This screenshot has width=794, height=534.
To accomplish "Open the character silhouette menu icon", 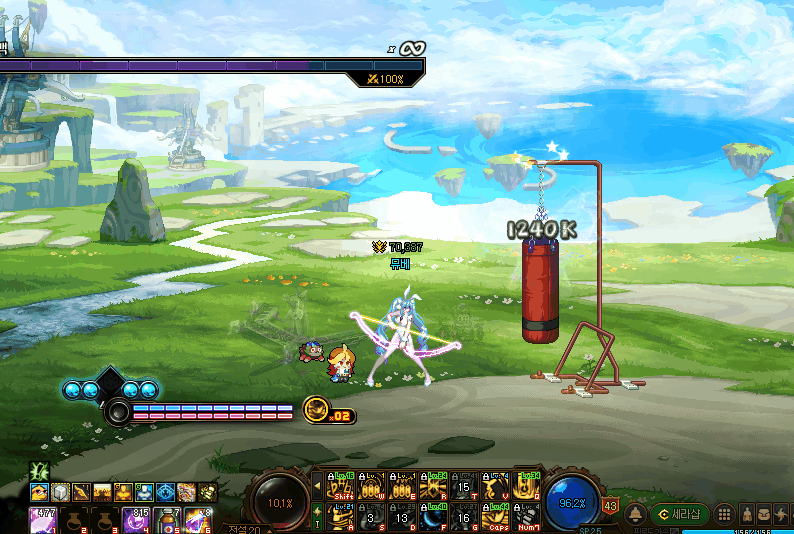I will (x=744, y=515).
